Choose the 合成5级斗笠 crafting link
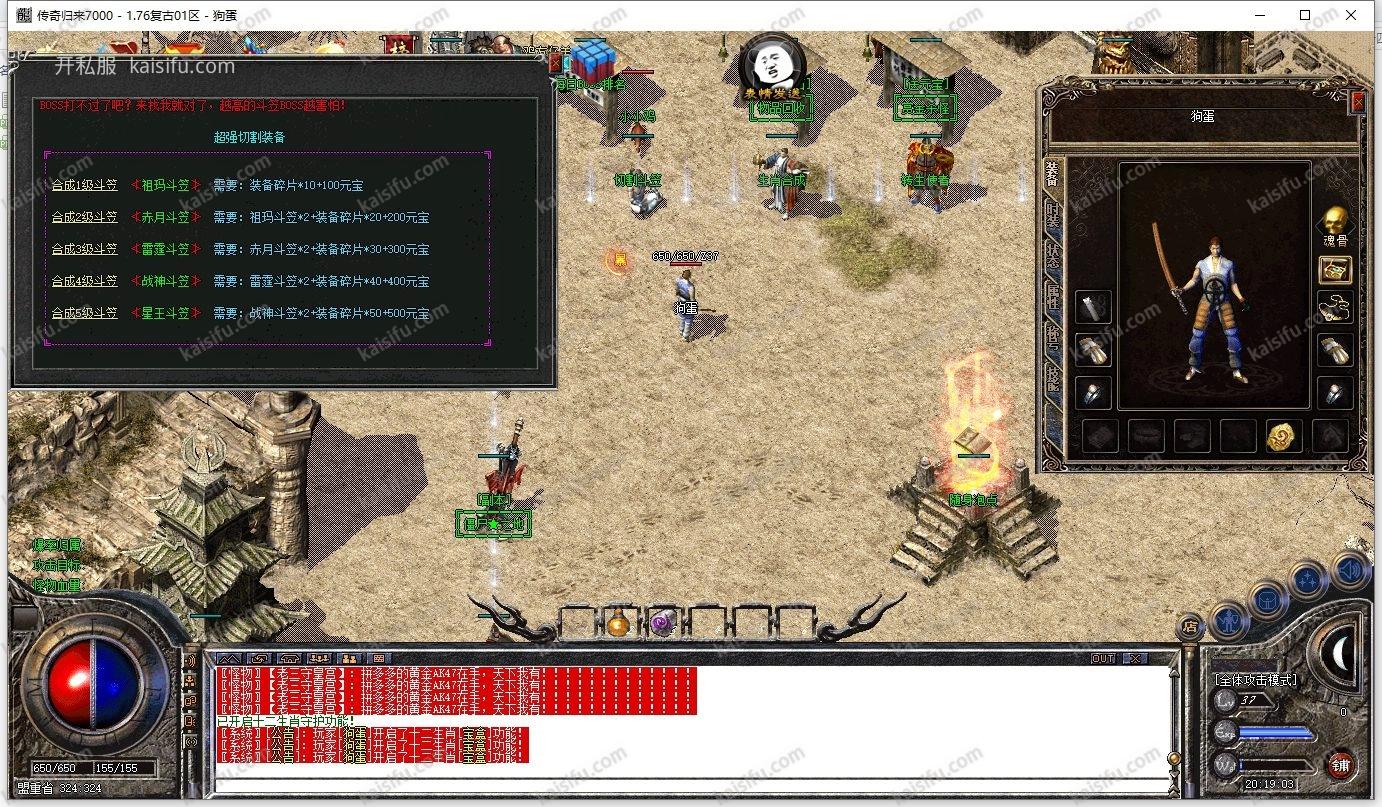 (x=85, y=313)
